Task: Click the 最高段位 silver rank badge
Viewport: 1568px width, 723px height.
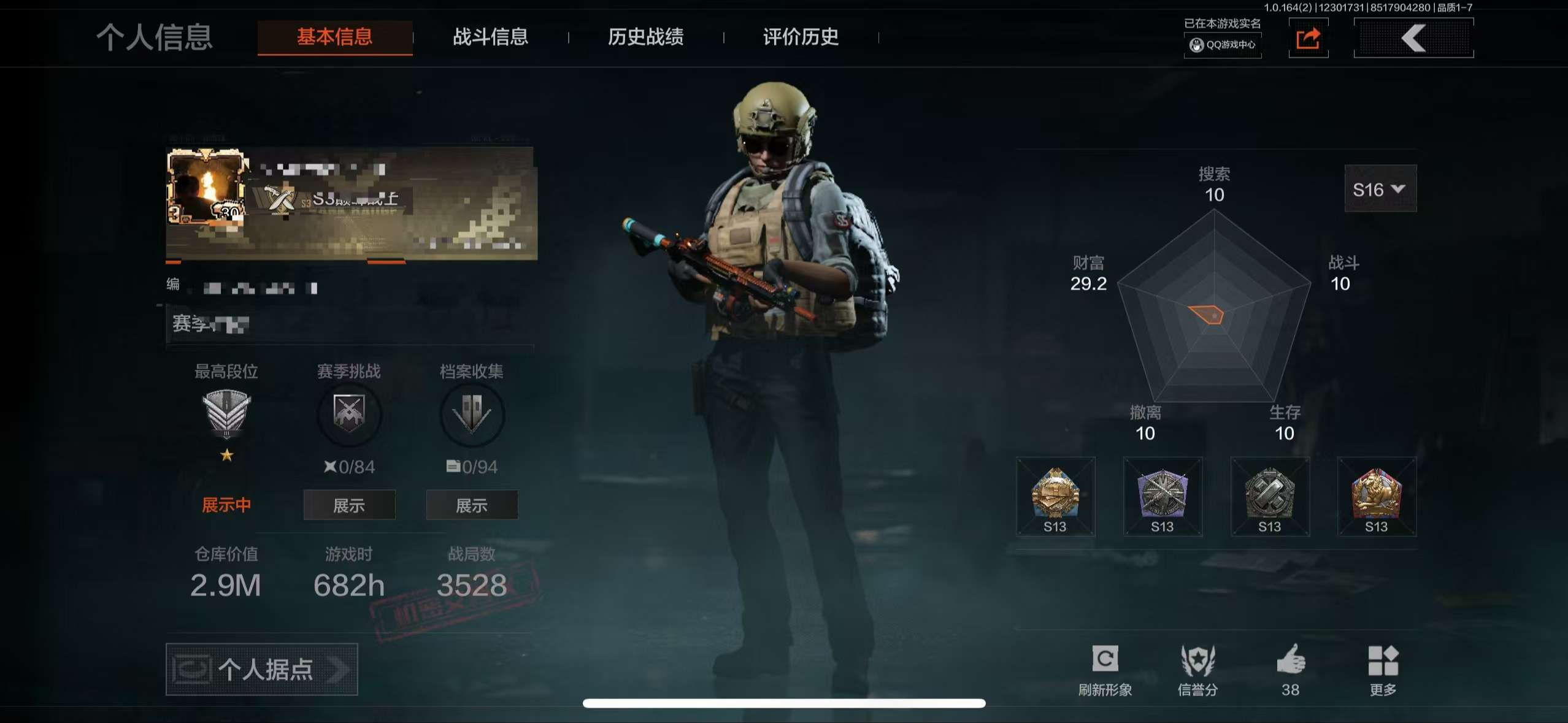Action: (227, 416)
